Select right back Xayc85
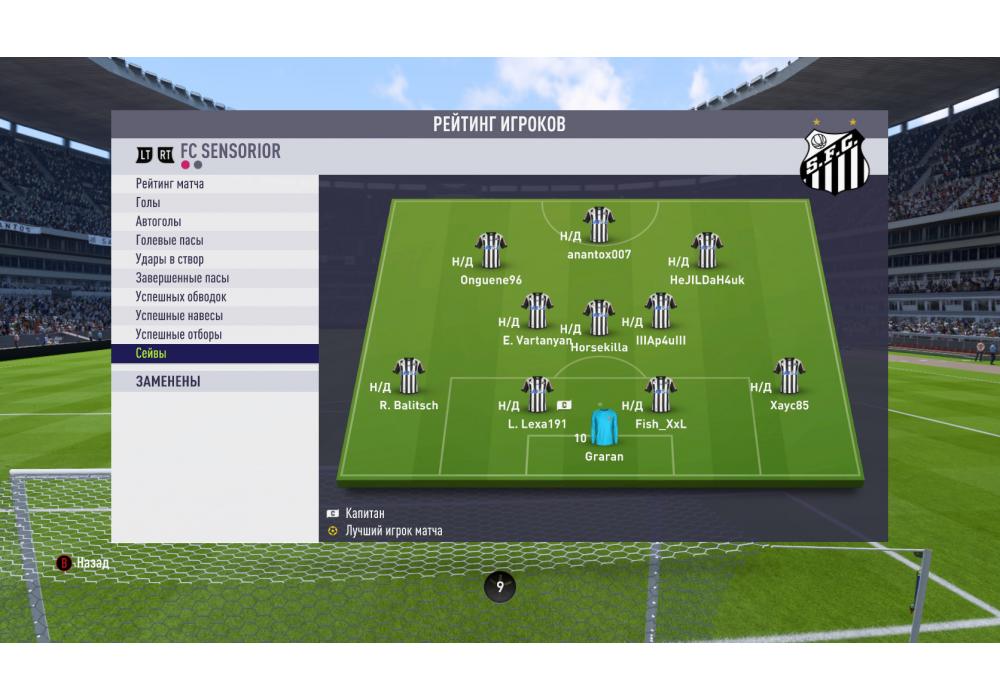 point(789,376)
